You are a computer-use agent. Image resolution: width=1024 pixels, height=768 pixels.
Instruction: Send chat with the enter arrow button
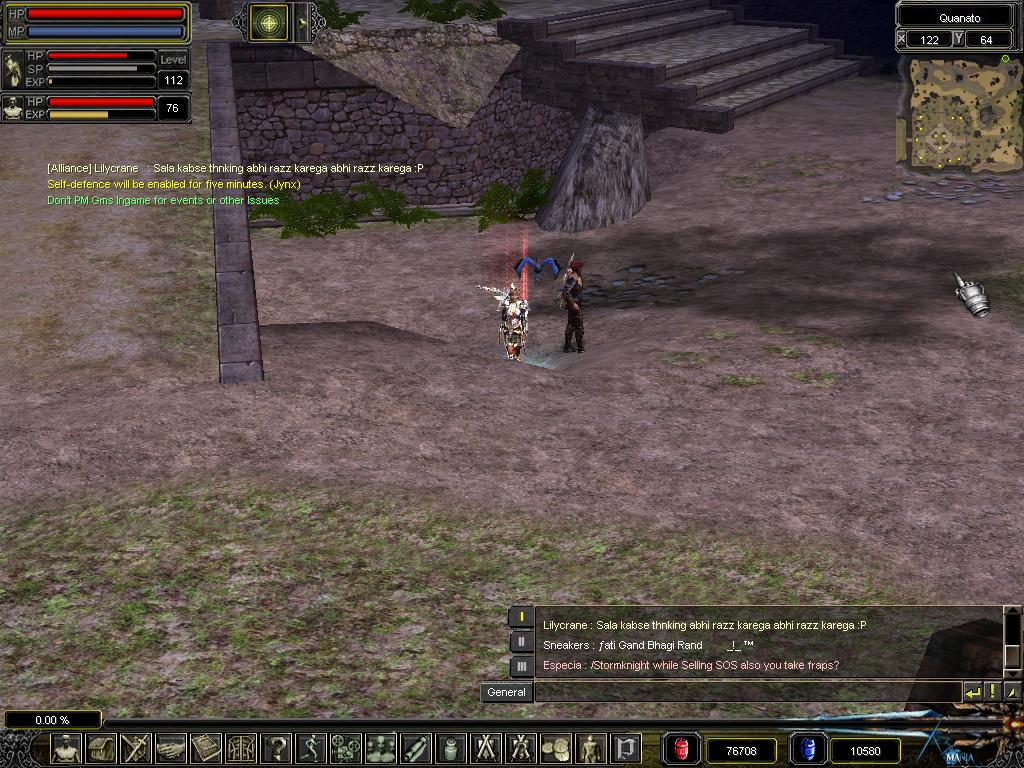[973, 692]
